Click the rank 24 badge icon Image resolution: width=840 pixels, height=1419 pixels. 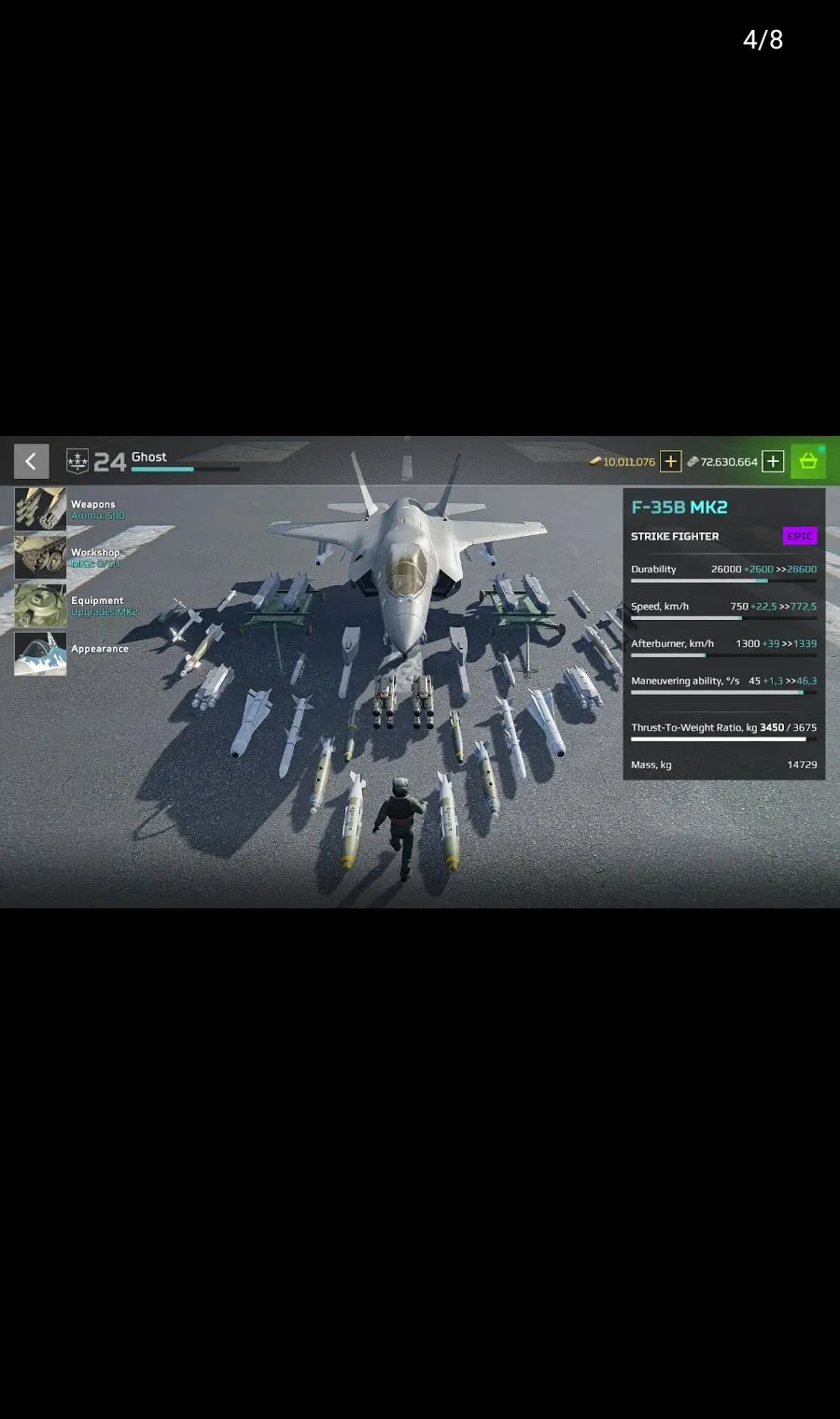77,461
